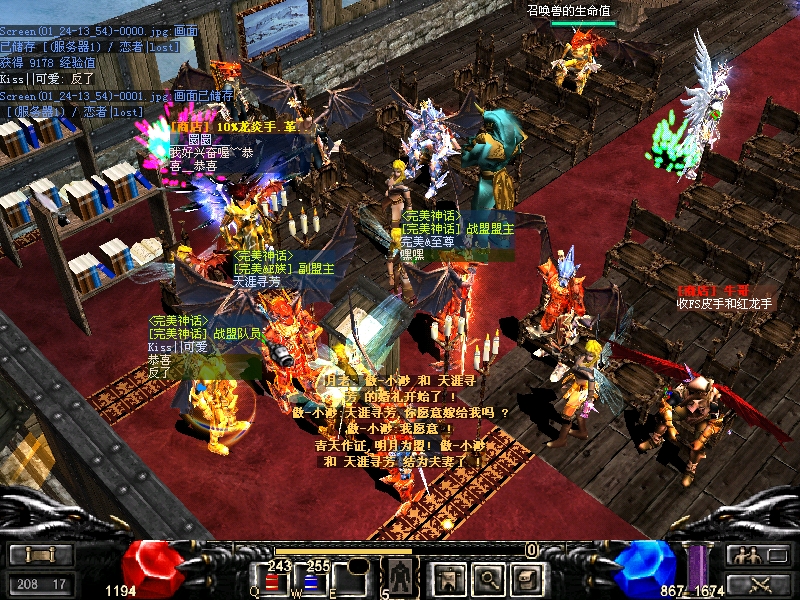Use the blue mana potion slot
Image resolution: width=800 pixels, height=600 pixels.
pyautogui.click(x=311, y=580)
